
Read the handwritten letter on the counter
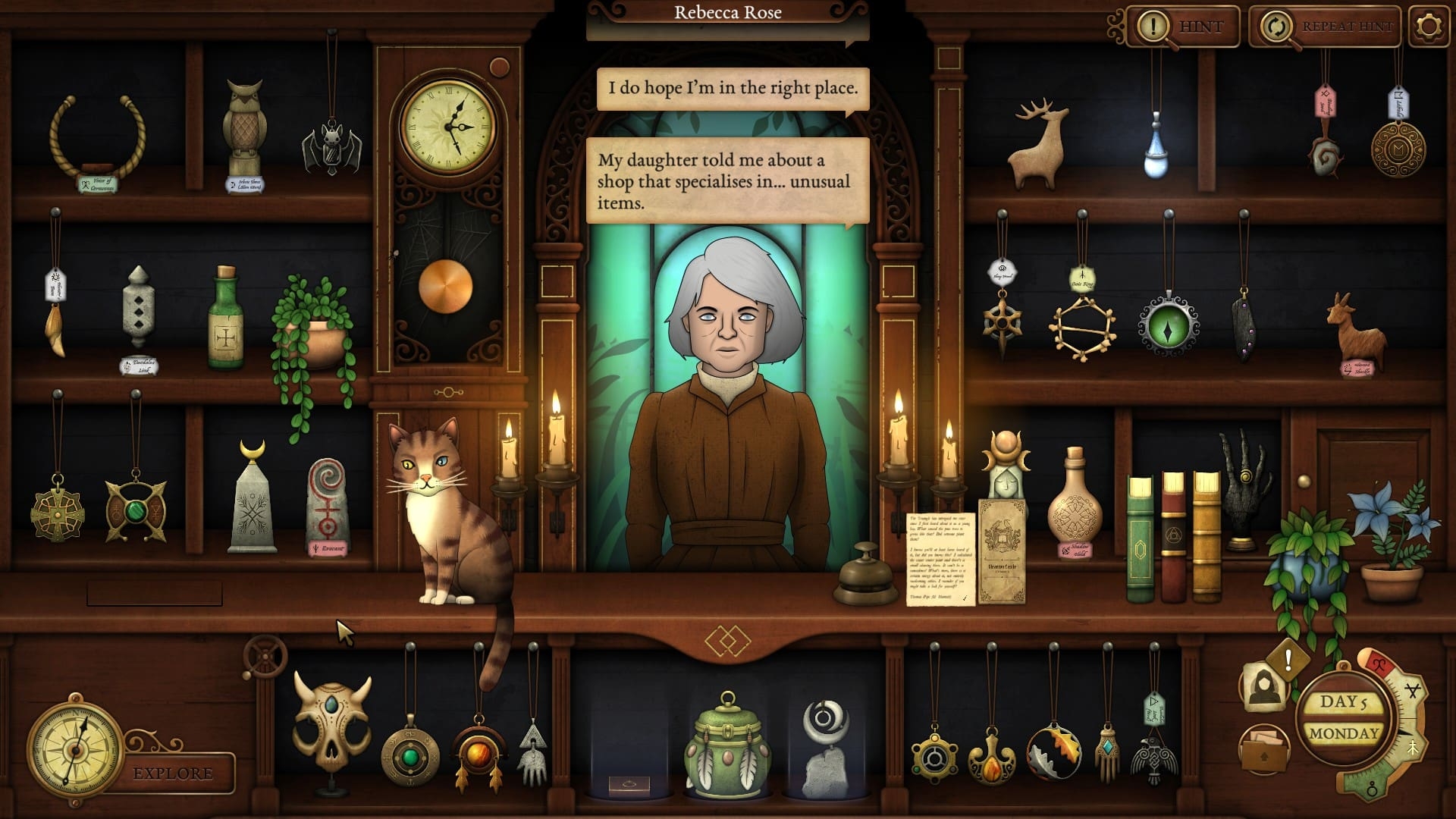click(x=940, y=559)
